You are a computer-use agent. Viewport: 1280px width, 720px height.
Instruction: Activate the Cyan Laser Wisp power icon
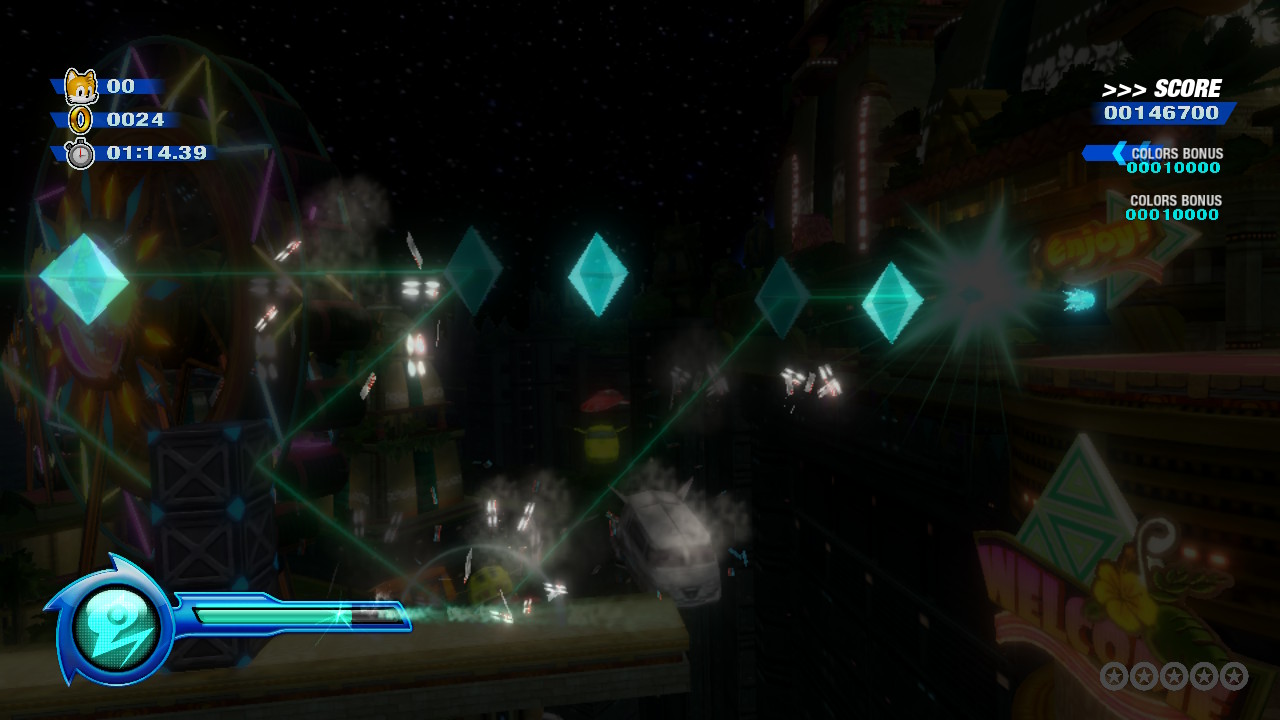click(x=117, y=627)
